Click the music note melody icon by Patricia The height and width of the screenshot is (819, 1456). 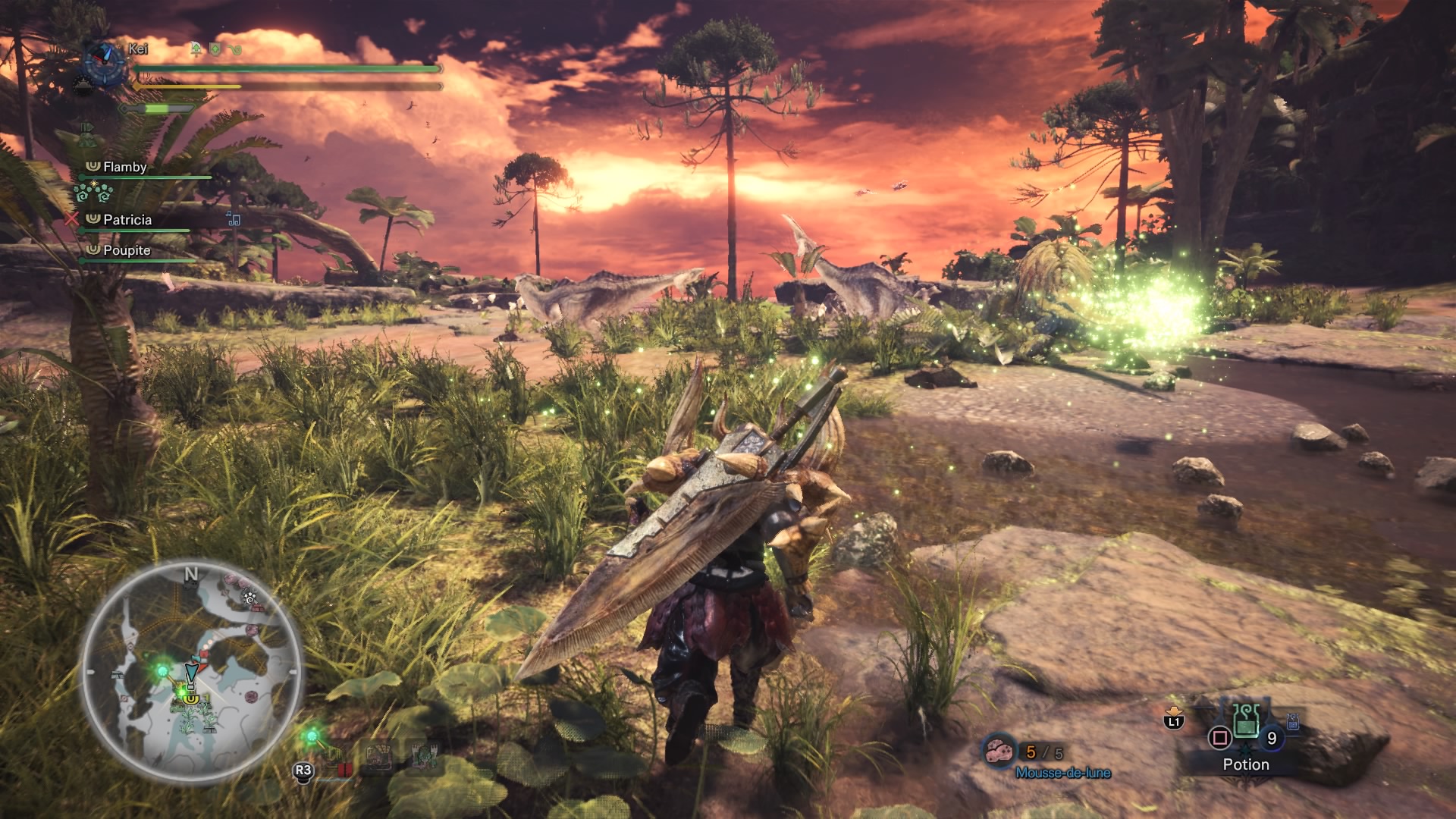[234, 219]
